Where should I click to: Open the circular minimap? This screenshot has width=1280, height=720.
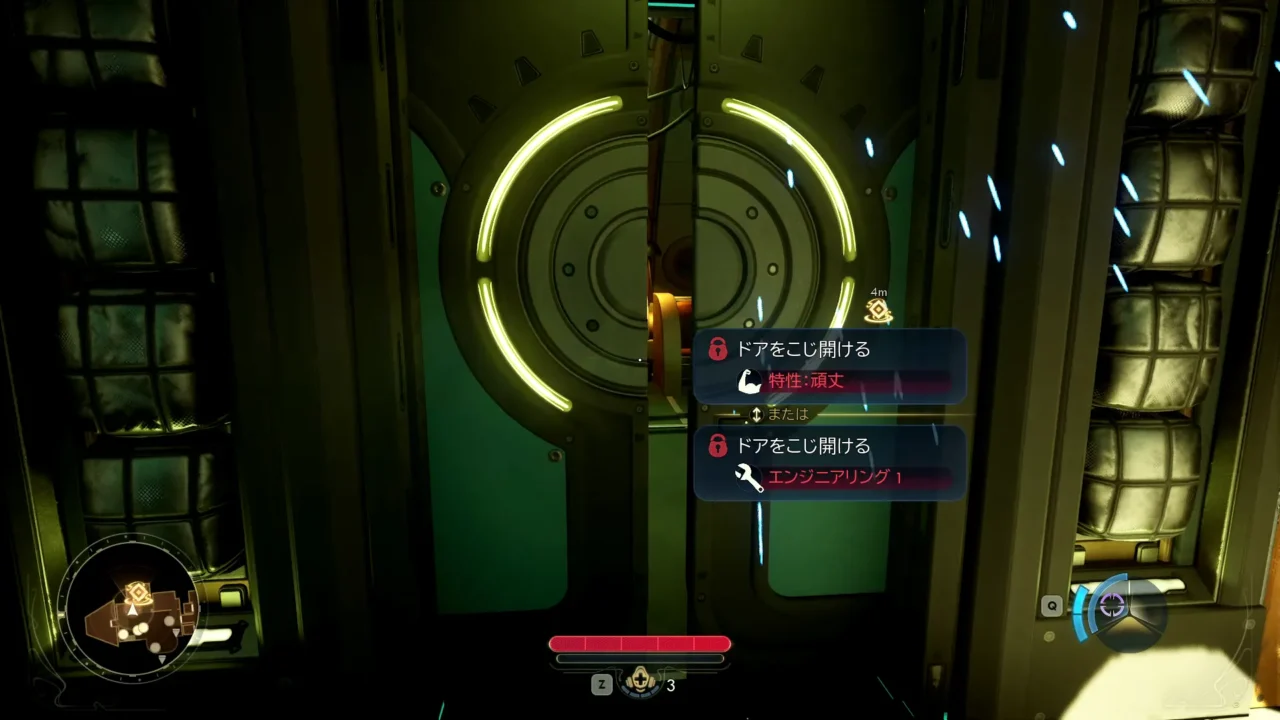[x=128, y=614]
